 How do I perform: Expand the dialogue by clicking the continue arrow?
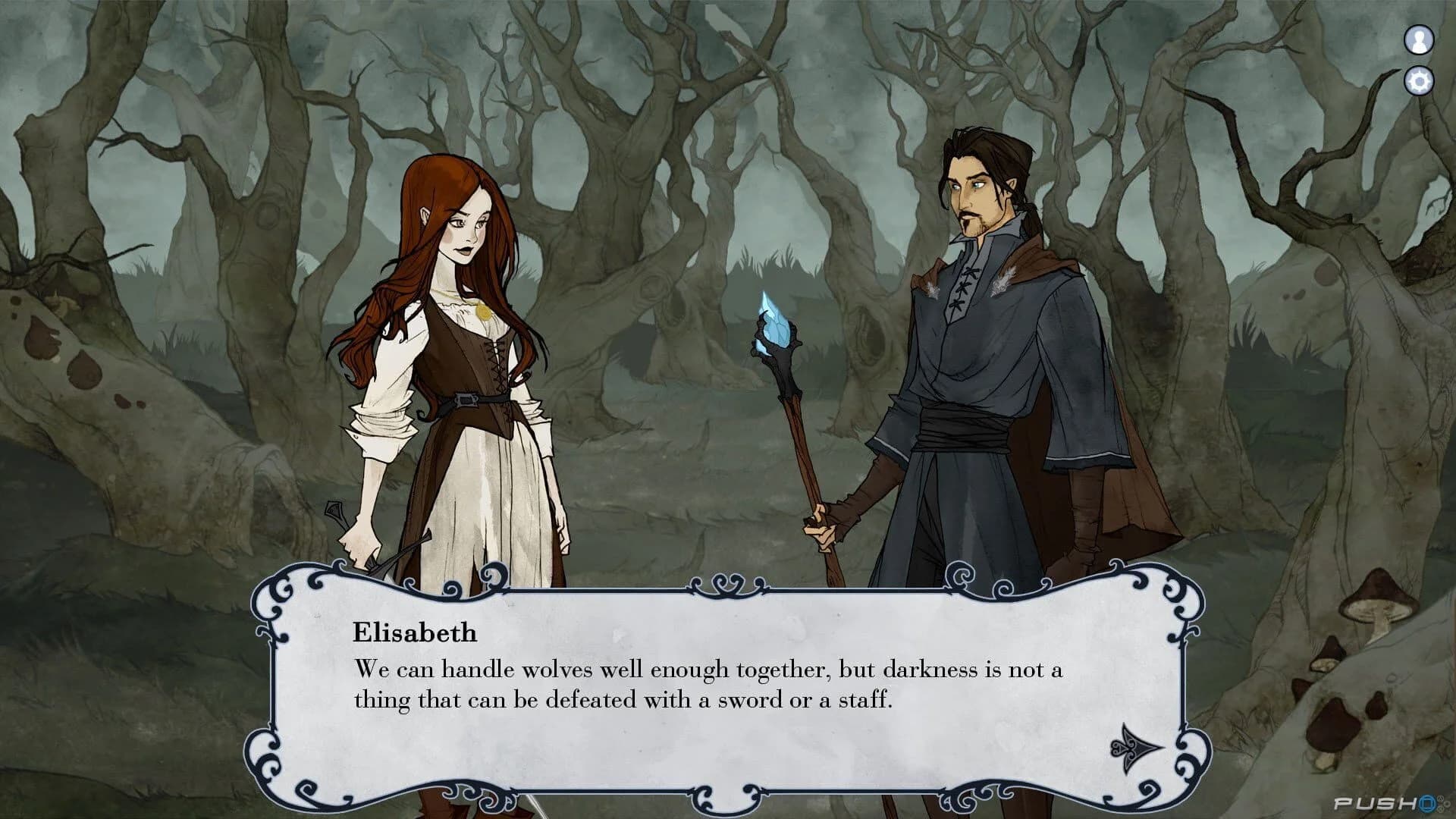tap(1137, 748)
